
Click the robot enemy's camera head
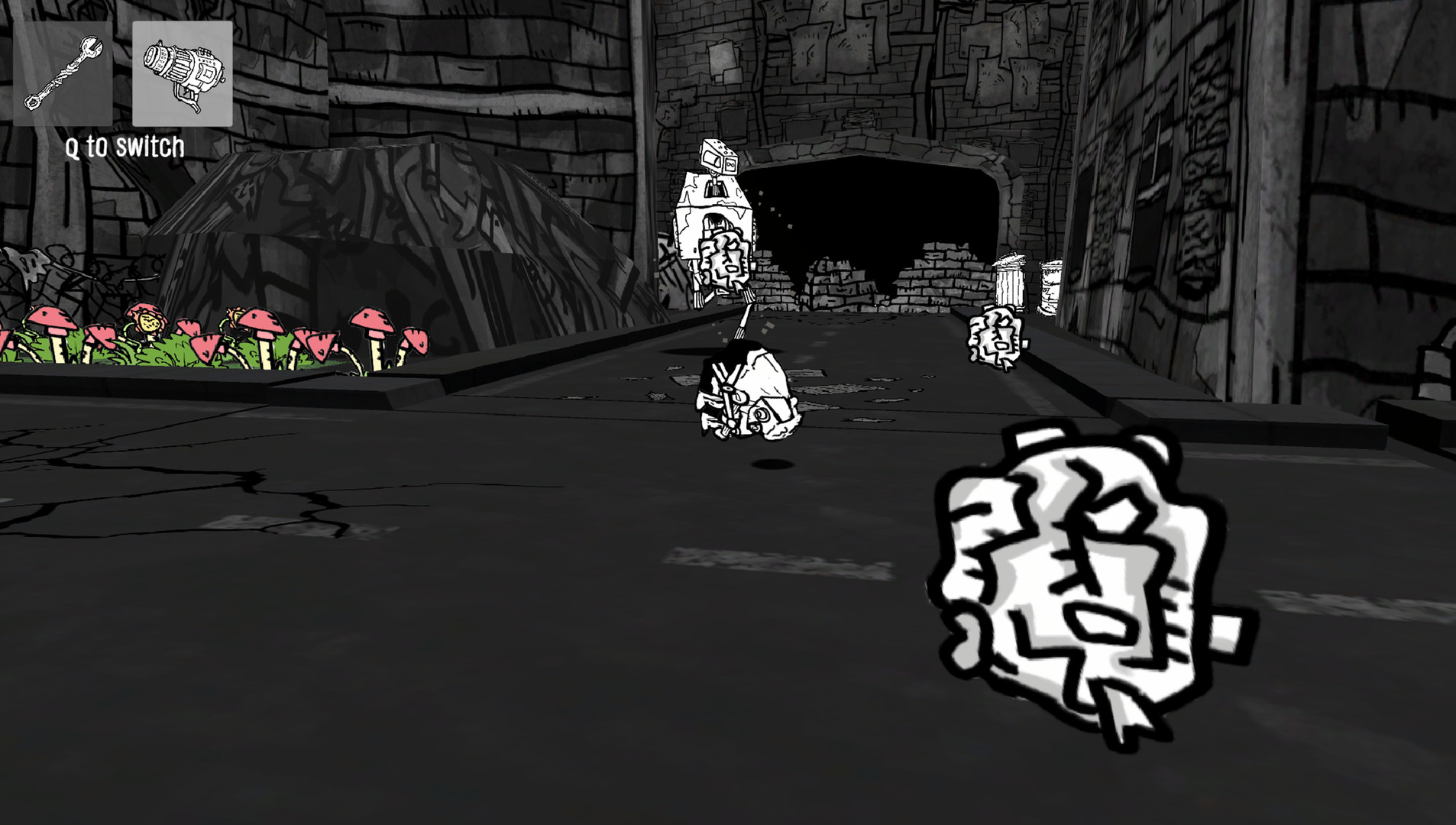[717, 157]
